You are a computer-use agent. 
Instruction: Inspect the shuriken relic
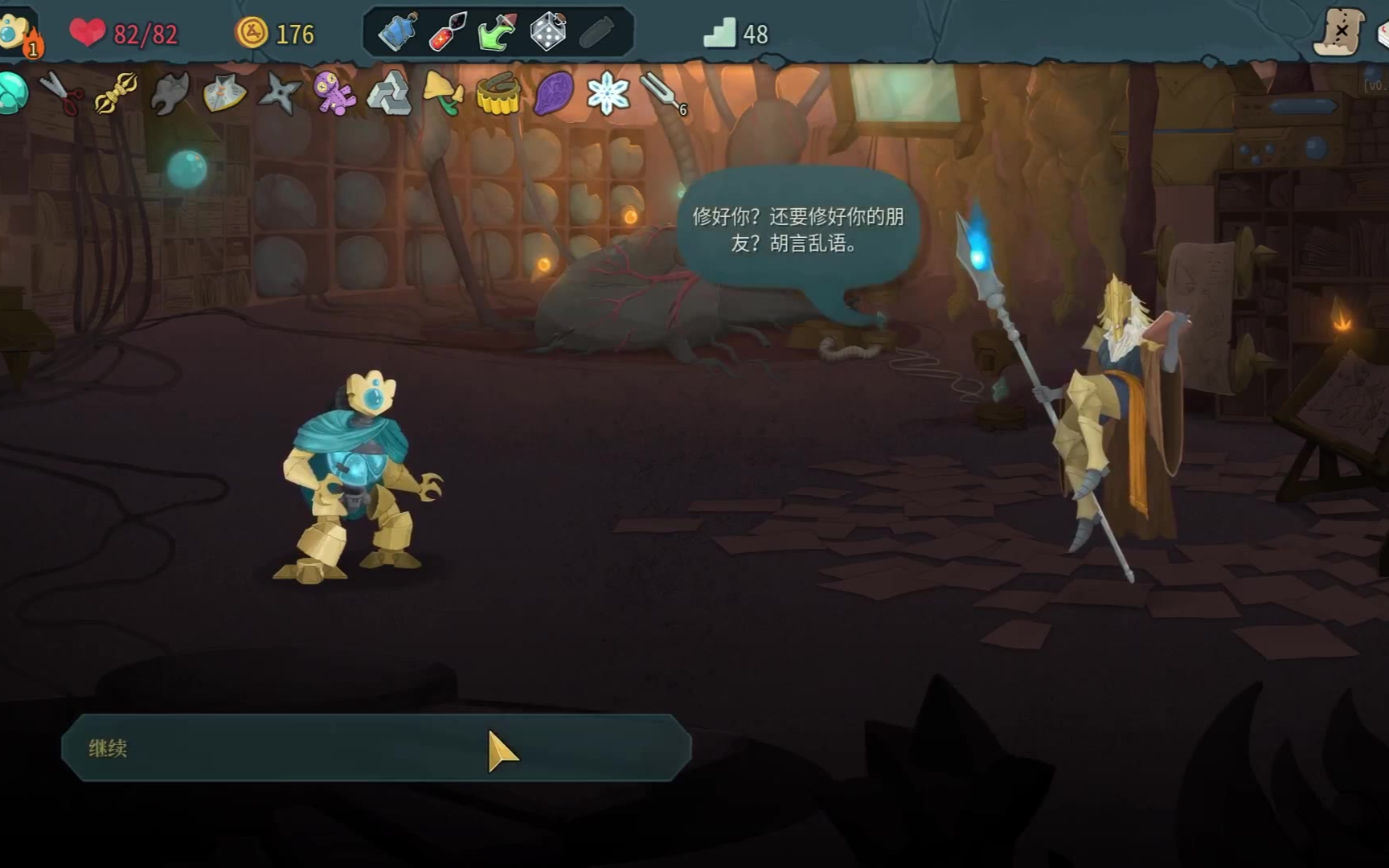pyautogui.click(x=279, y=93)
